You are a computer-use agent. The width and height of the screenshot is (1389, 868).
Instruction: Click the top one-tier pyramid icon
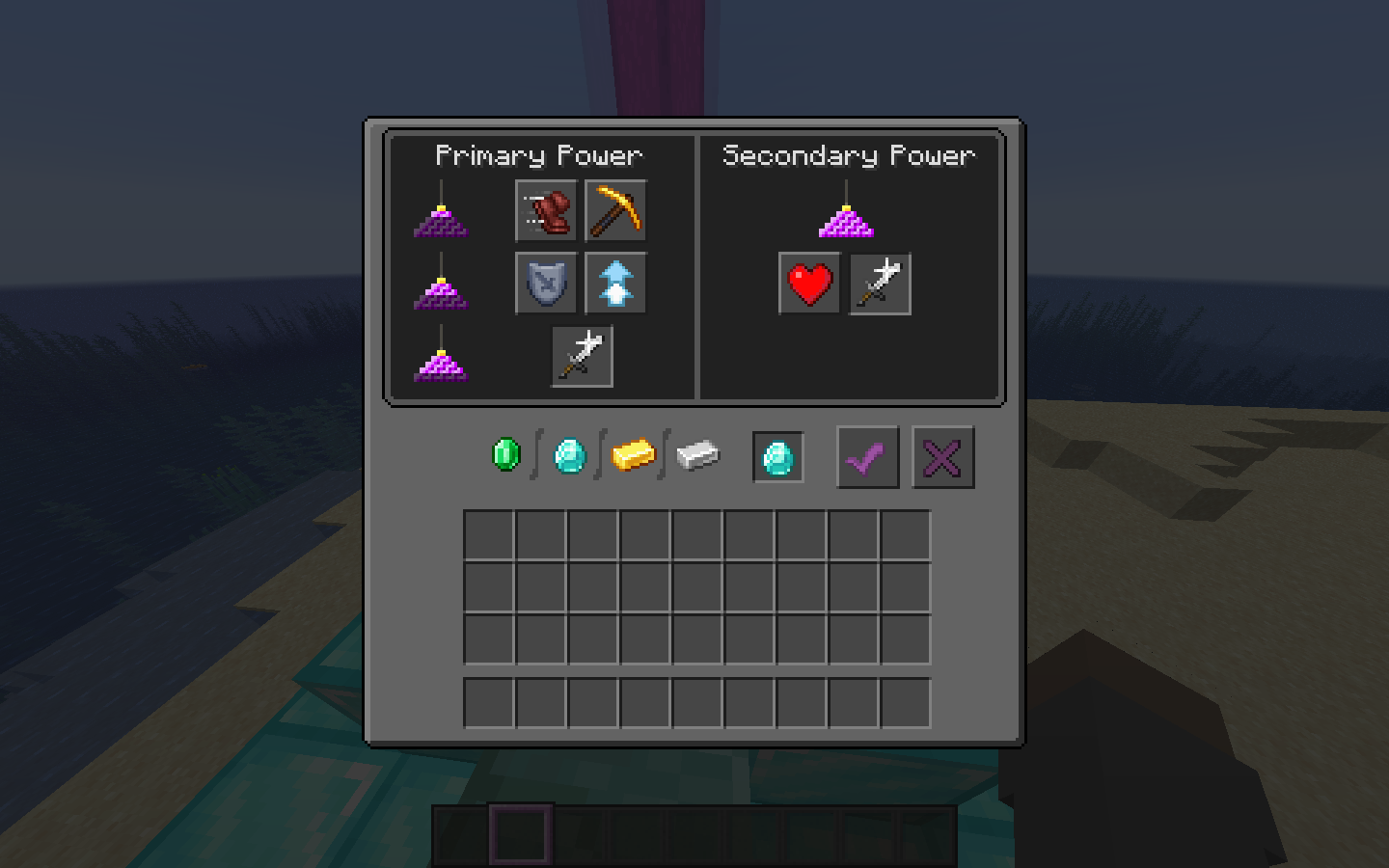[x=444, y=222]
